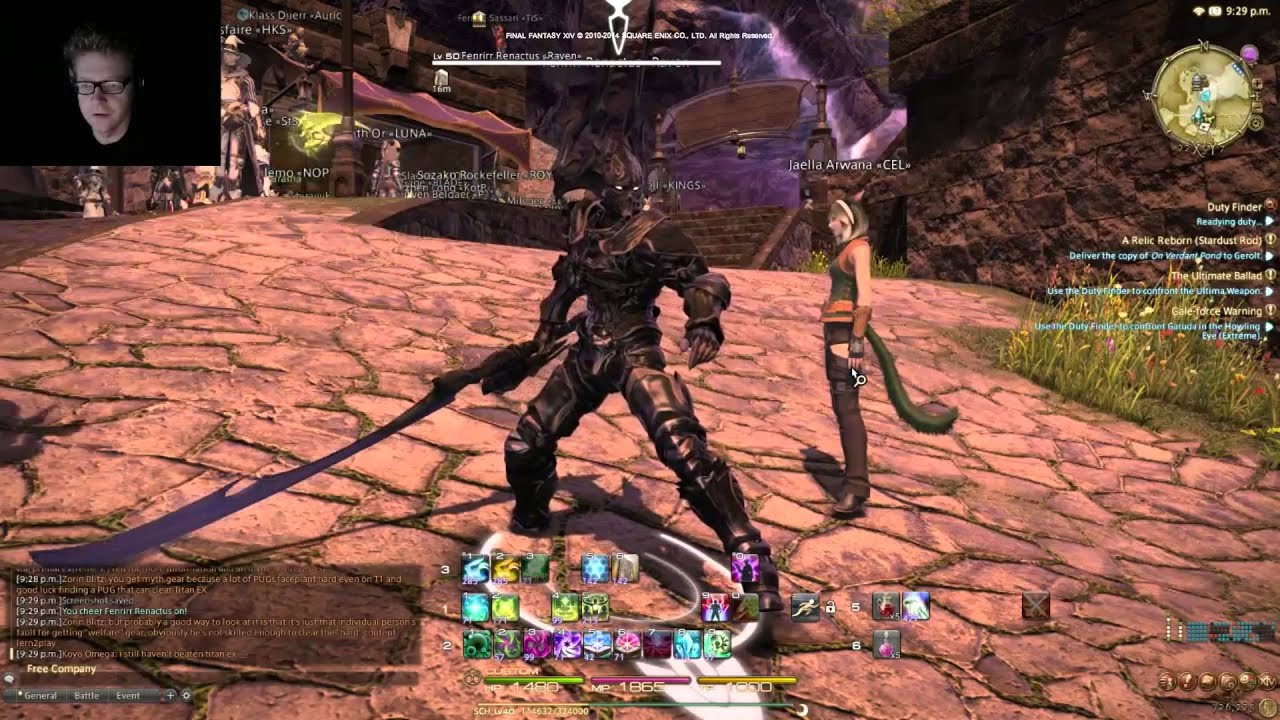The width and height of the screenshot is (1280, 720).
Task: Open the minimap
Action: tap(1200, 93)
